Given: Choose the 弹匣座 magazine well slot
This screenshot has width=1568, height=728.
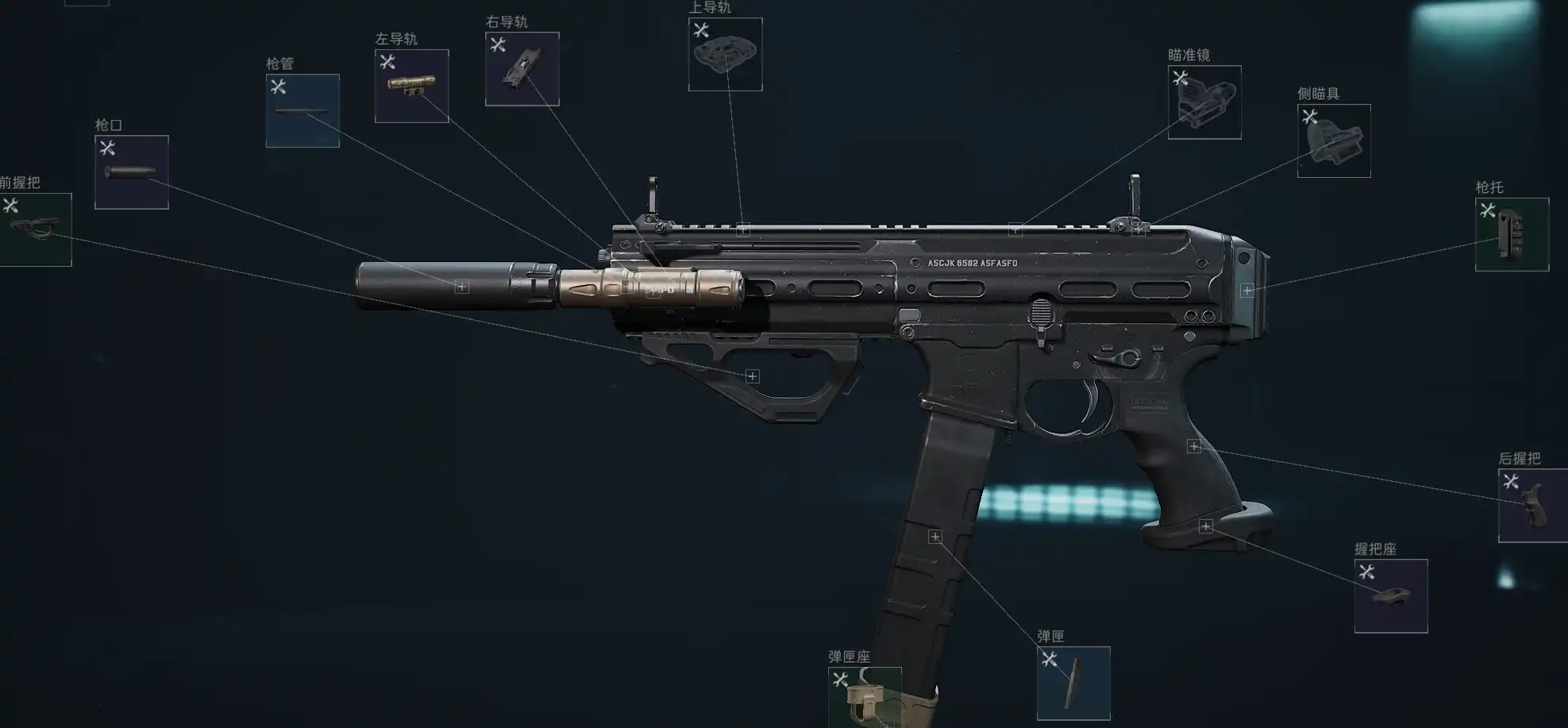Looking at the screenshot, I should point(864,697).
